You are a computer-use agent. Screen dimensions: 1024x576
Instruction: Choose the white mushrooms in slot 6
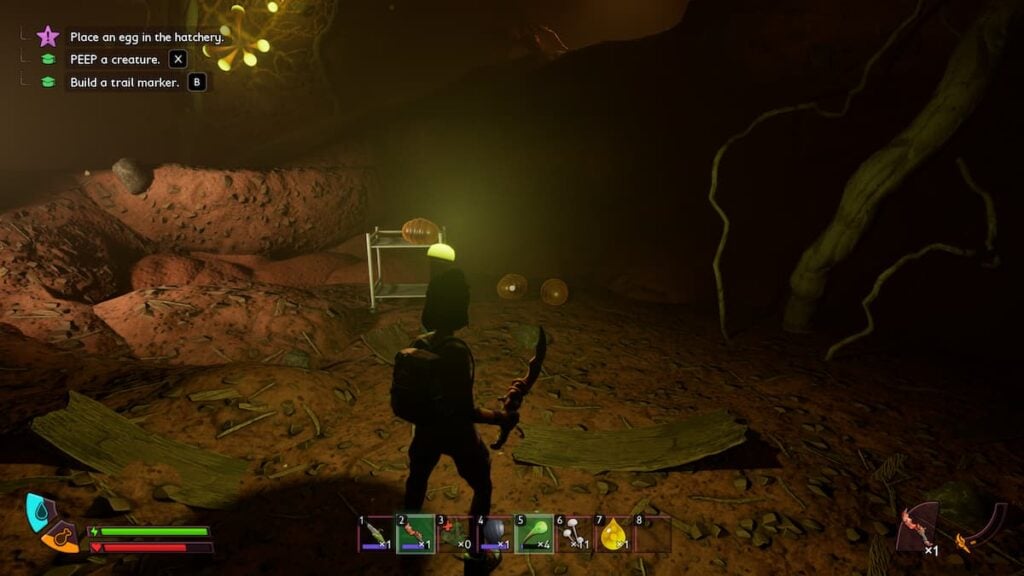[x=574, y=533]
